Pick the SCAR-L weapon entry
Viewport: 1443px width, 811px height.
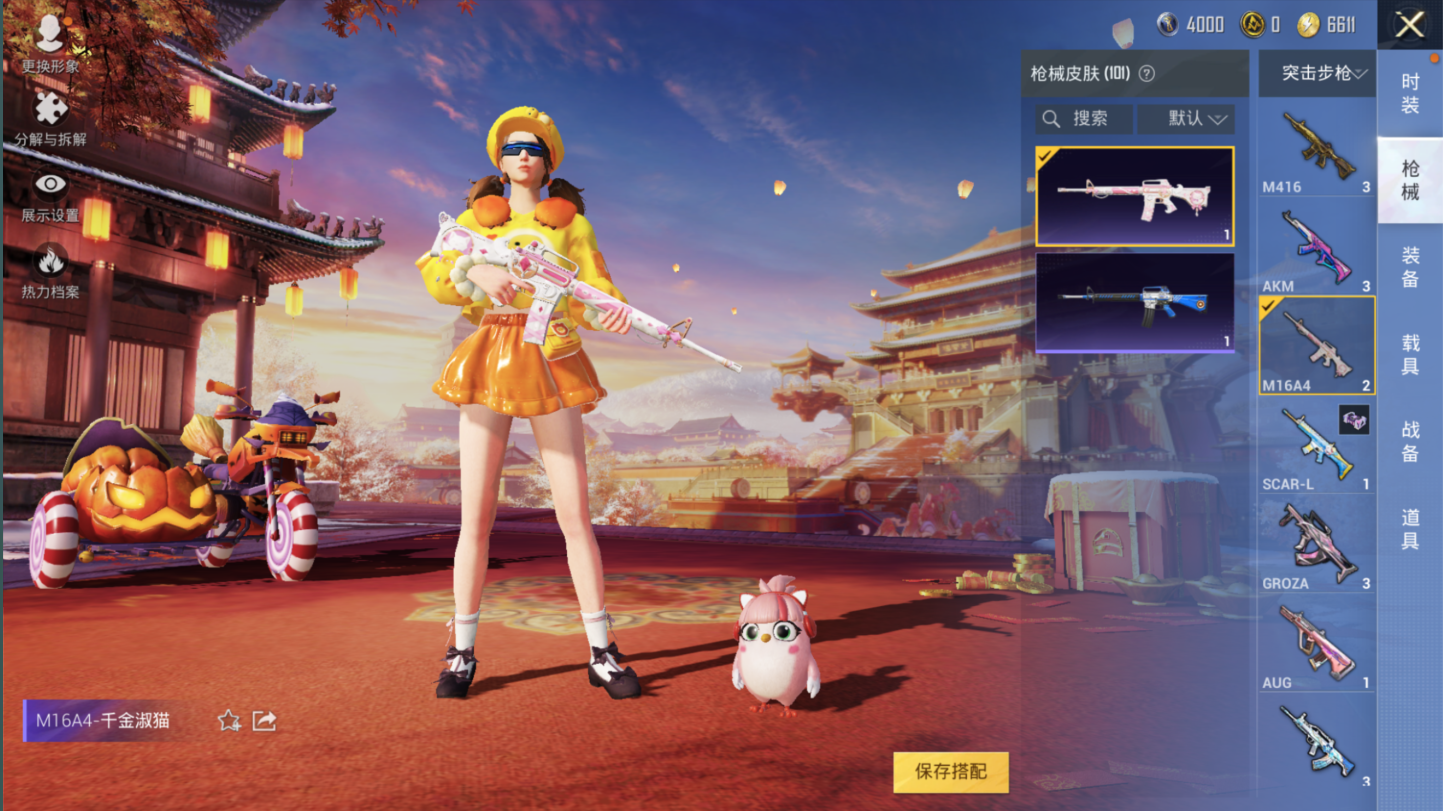click(x=1316, y=447)
